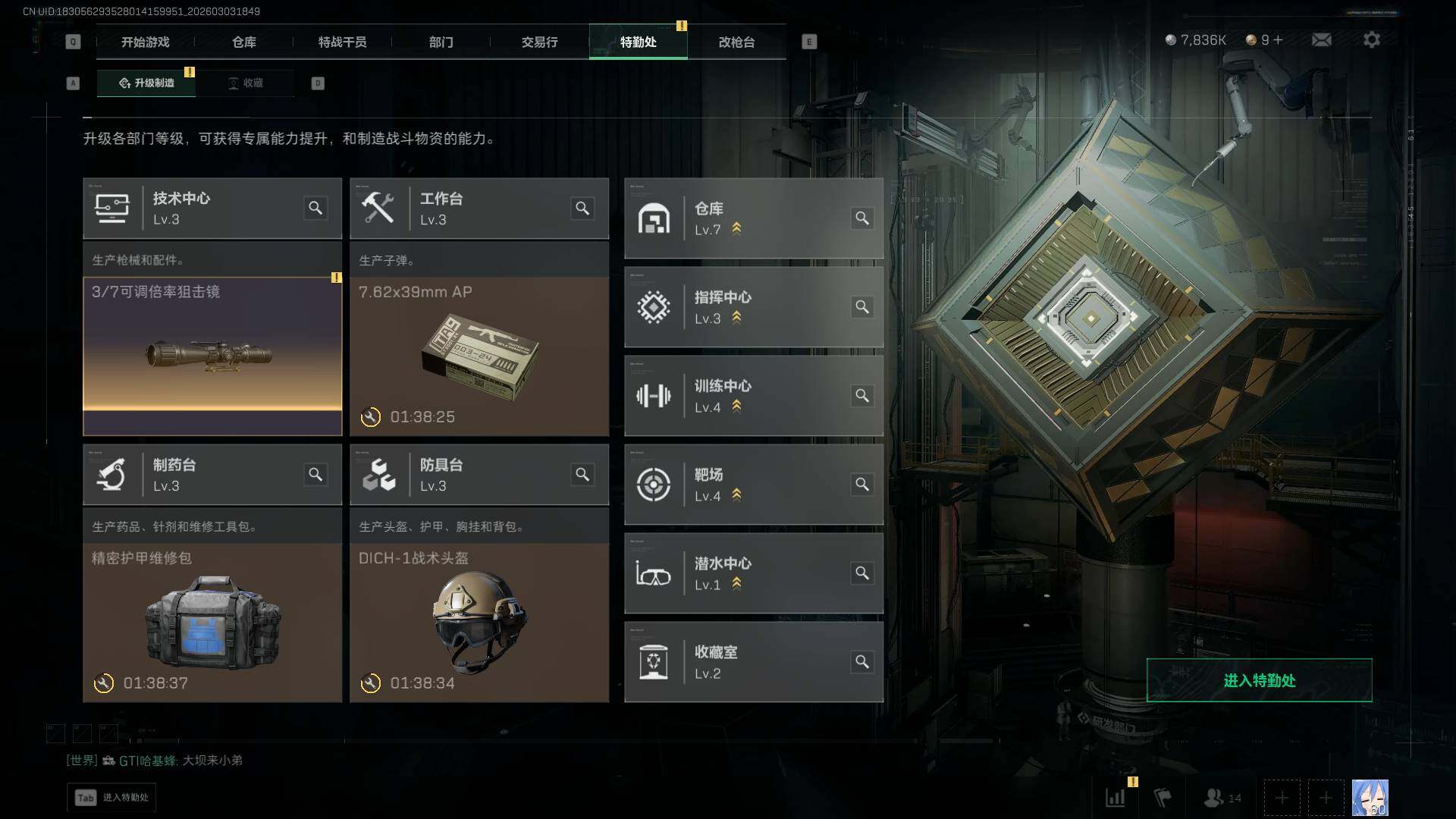Open the 仓库 top navigation tab

243,42
